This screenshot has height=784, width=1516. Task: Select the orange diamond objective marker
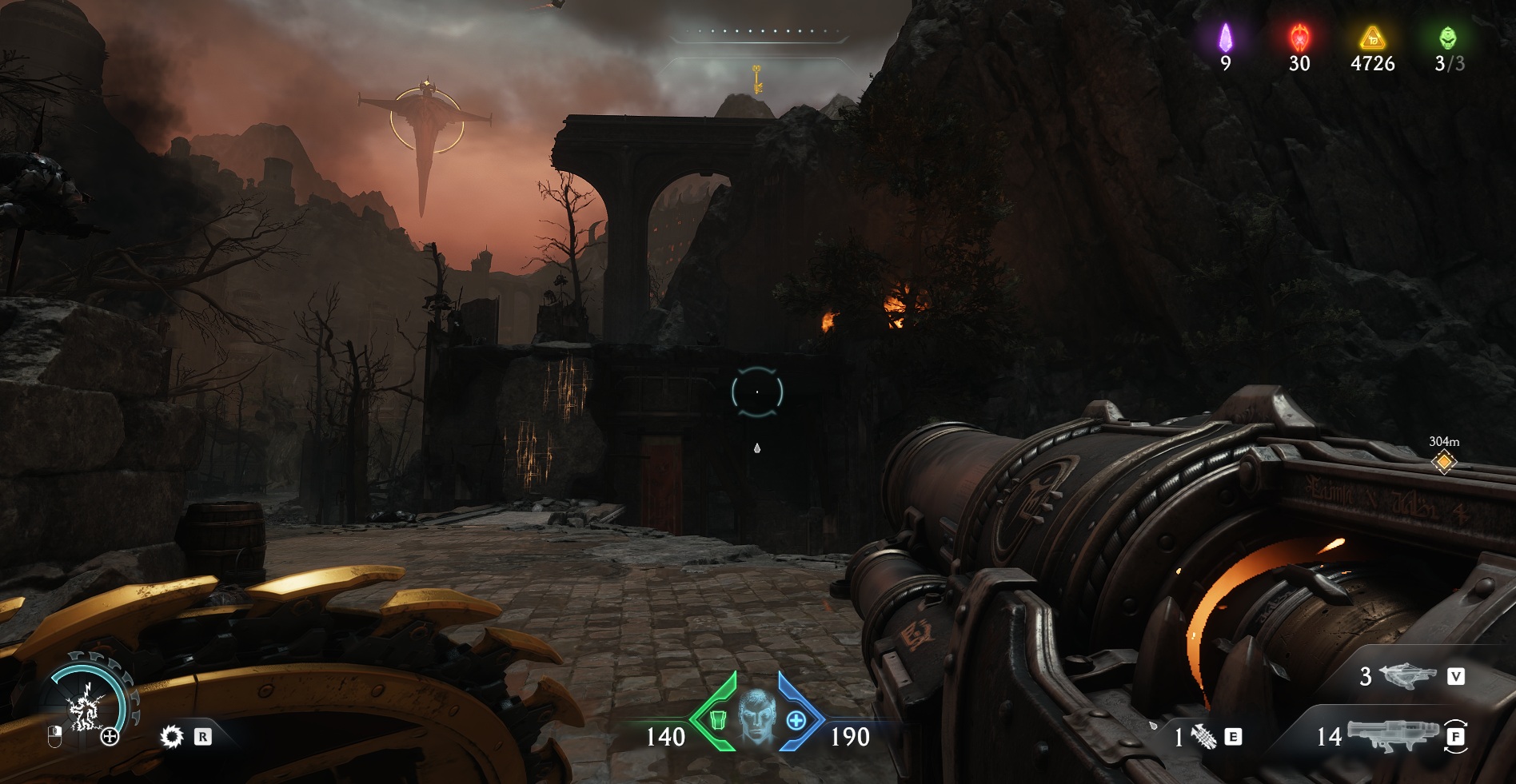(1444, 462)
